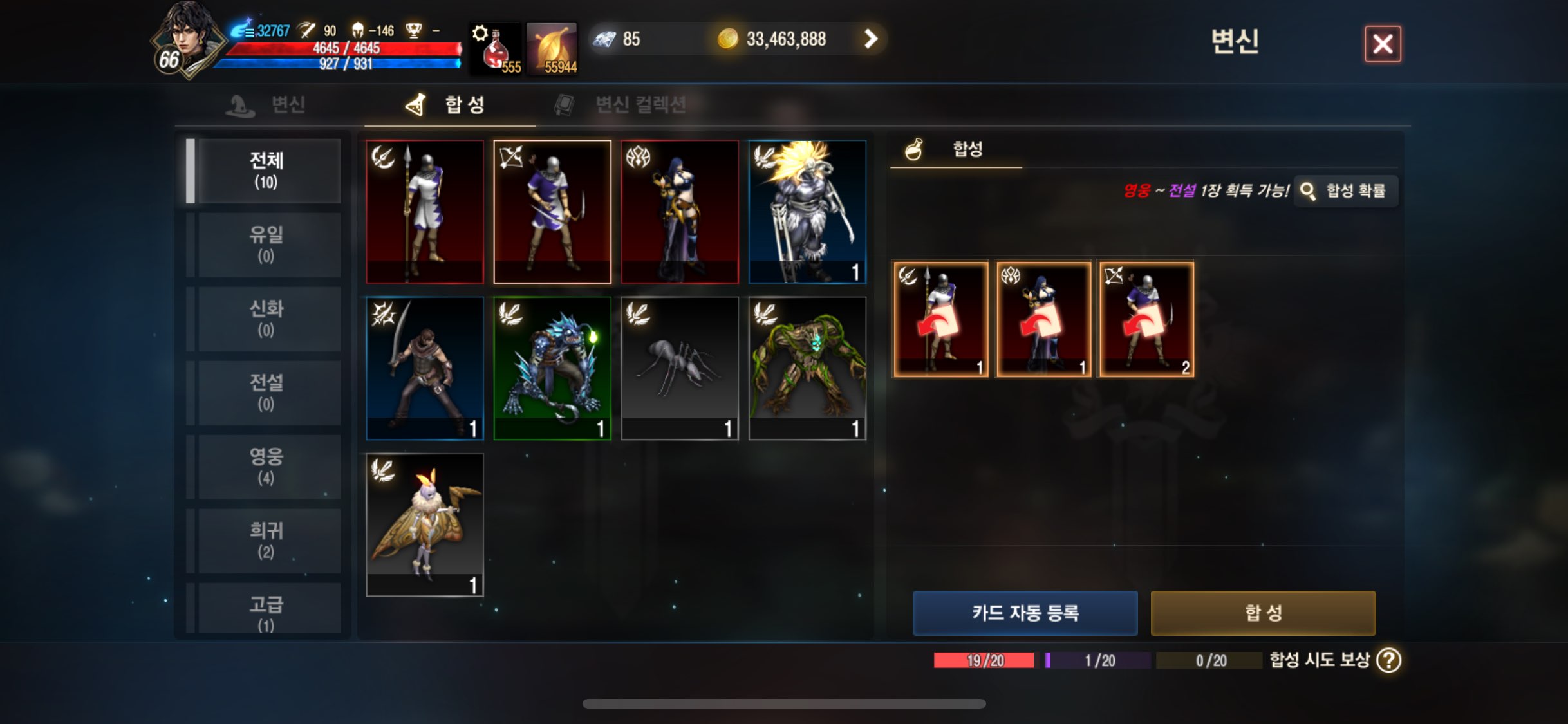Screen dimensions: 1568x724
Task: Choose the ant transformation card
Action: coord(680,368)
